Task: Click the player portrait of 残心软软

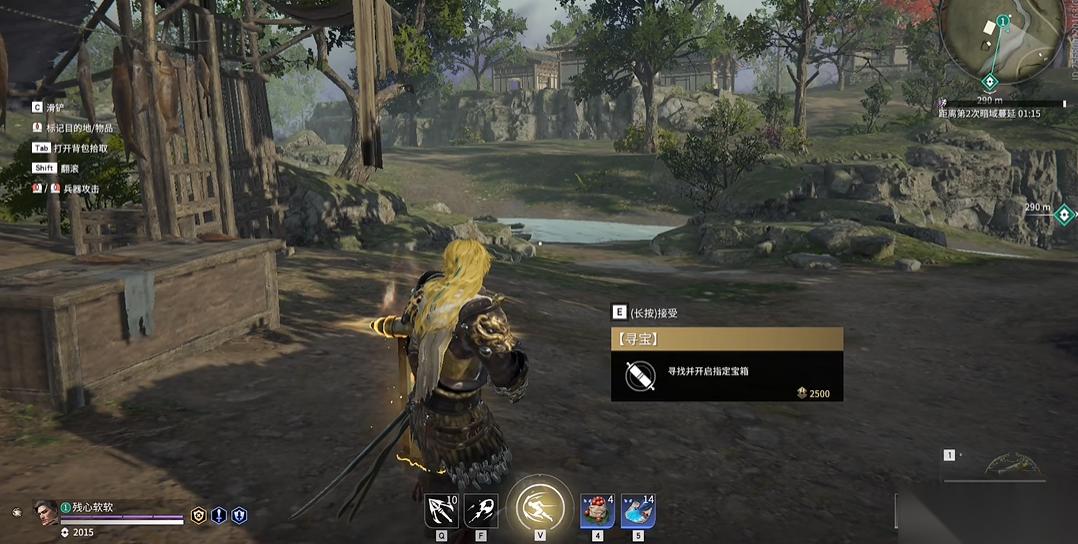Action: (x=46, y=513)
